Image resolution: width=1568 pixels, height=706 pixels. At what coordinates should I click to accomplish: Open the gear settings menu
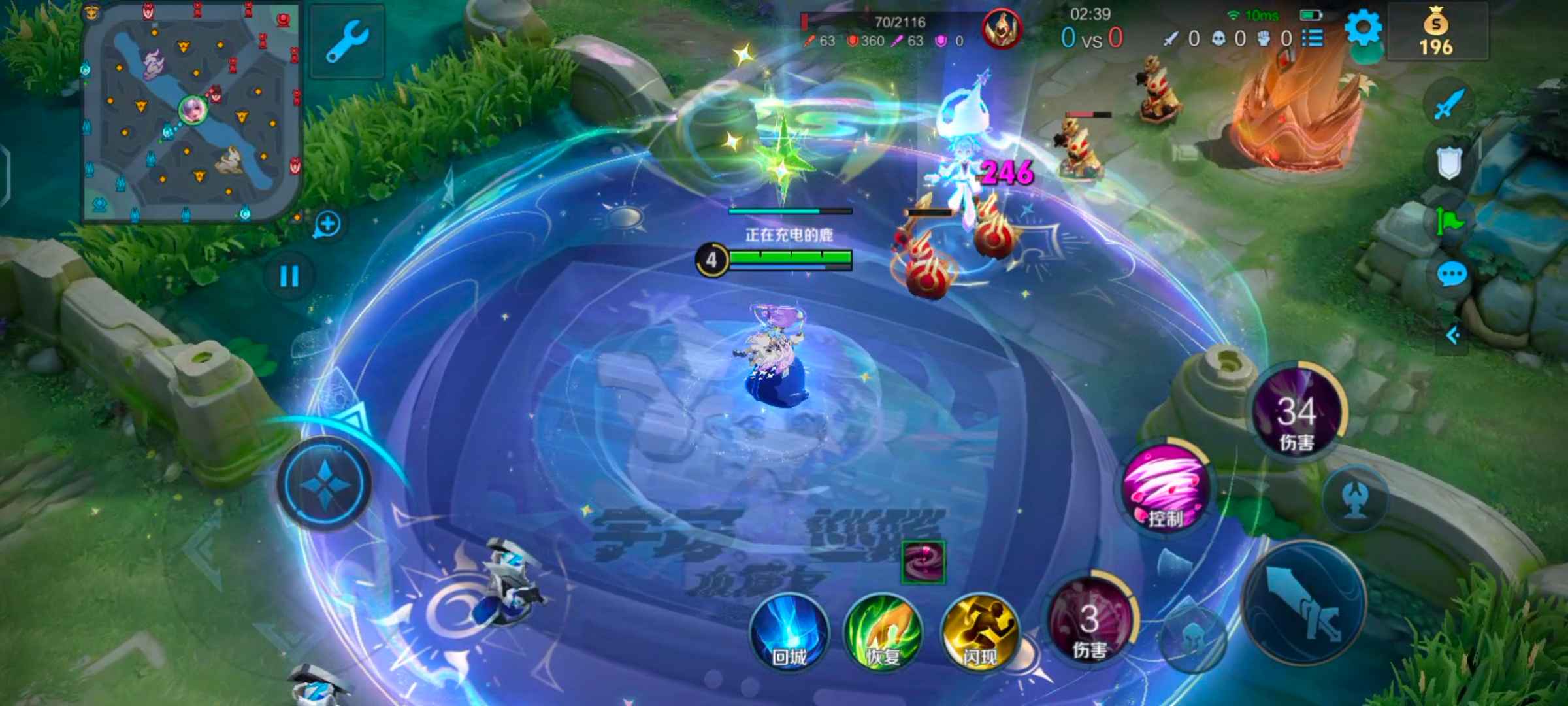1363,29
